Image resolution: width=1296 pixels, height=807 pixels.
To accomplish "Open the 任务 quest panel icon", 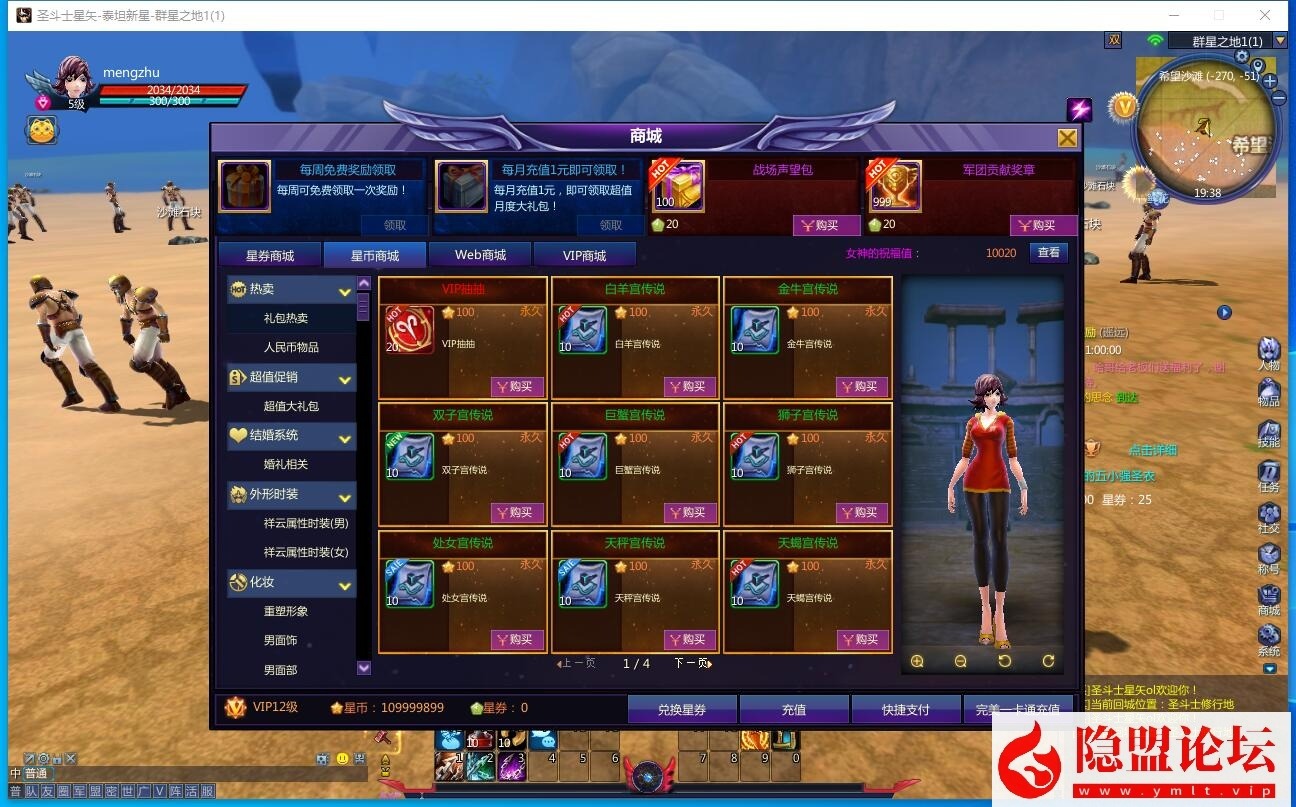I will coord(1270,471).
